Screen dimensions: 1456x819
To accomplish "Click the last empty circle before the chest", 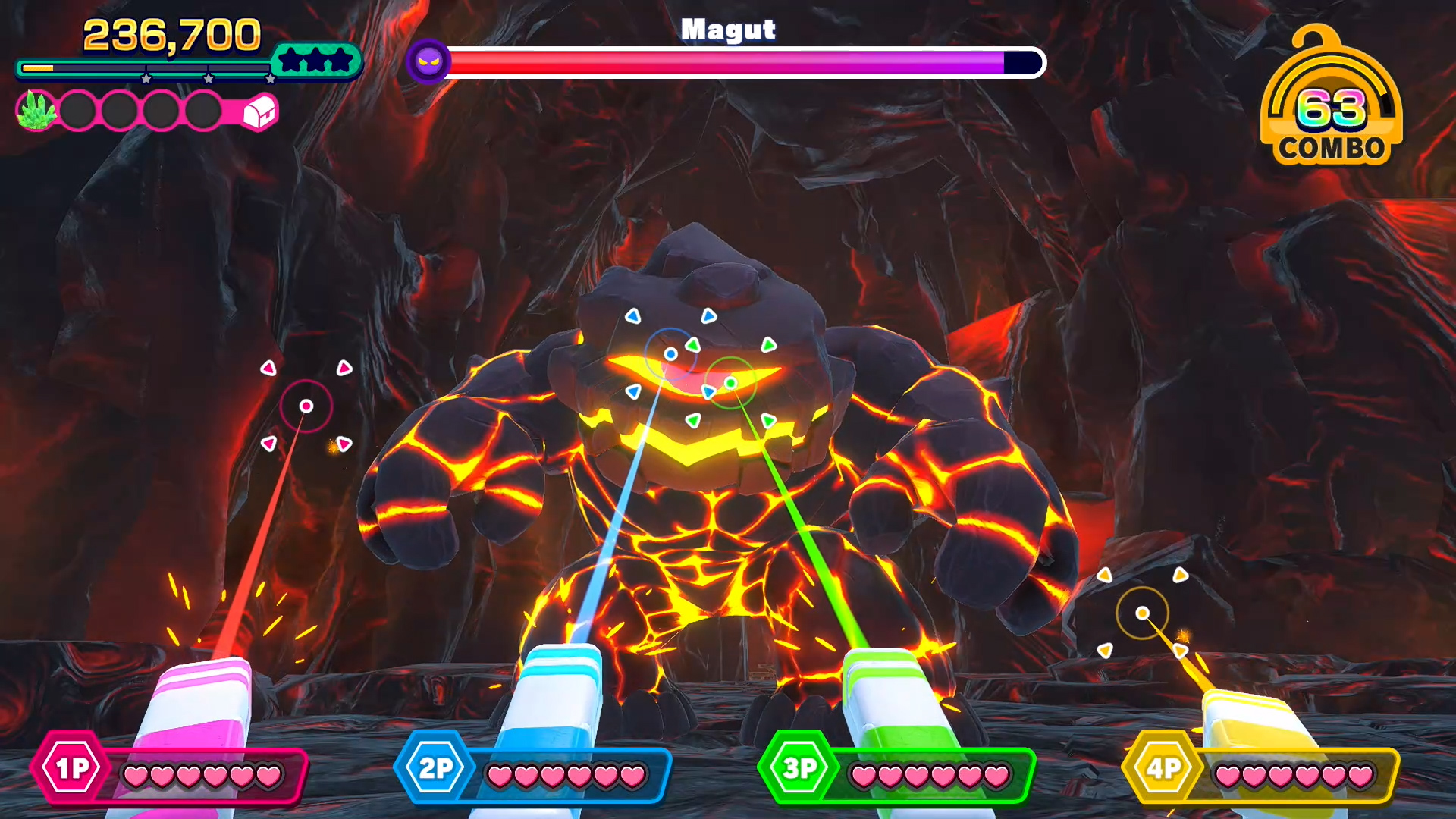I will [x=203, y=109].
